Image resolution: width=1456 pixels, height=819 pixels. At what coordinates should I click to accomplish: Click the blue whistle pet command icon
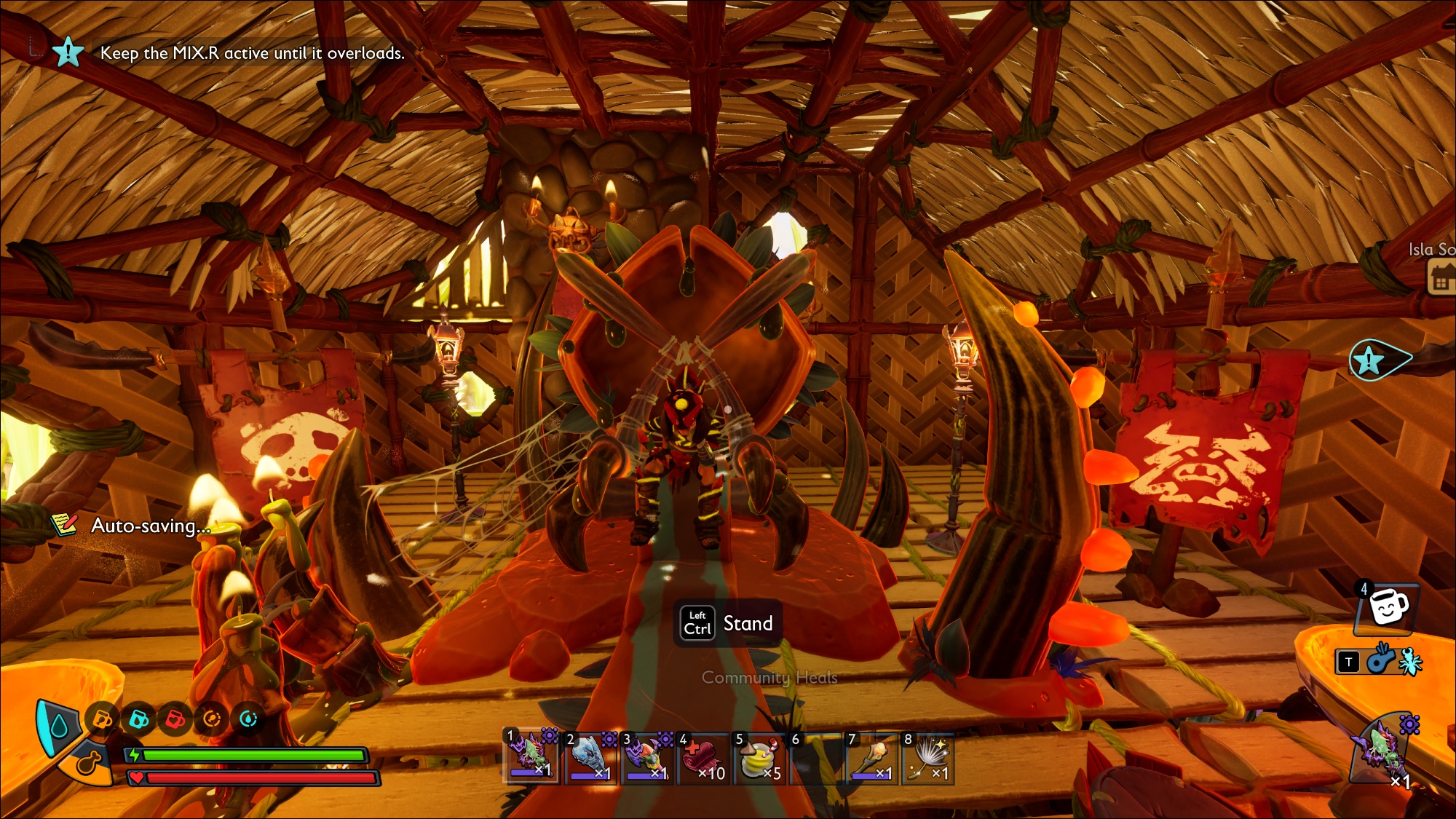point(1379,661)
